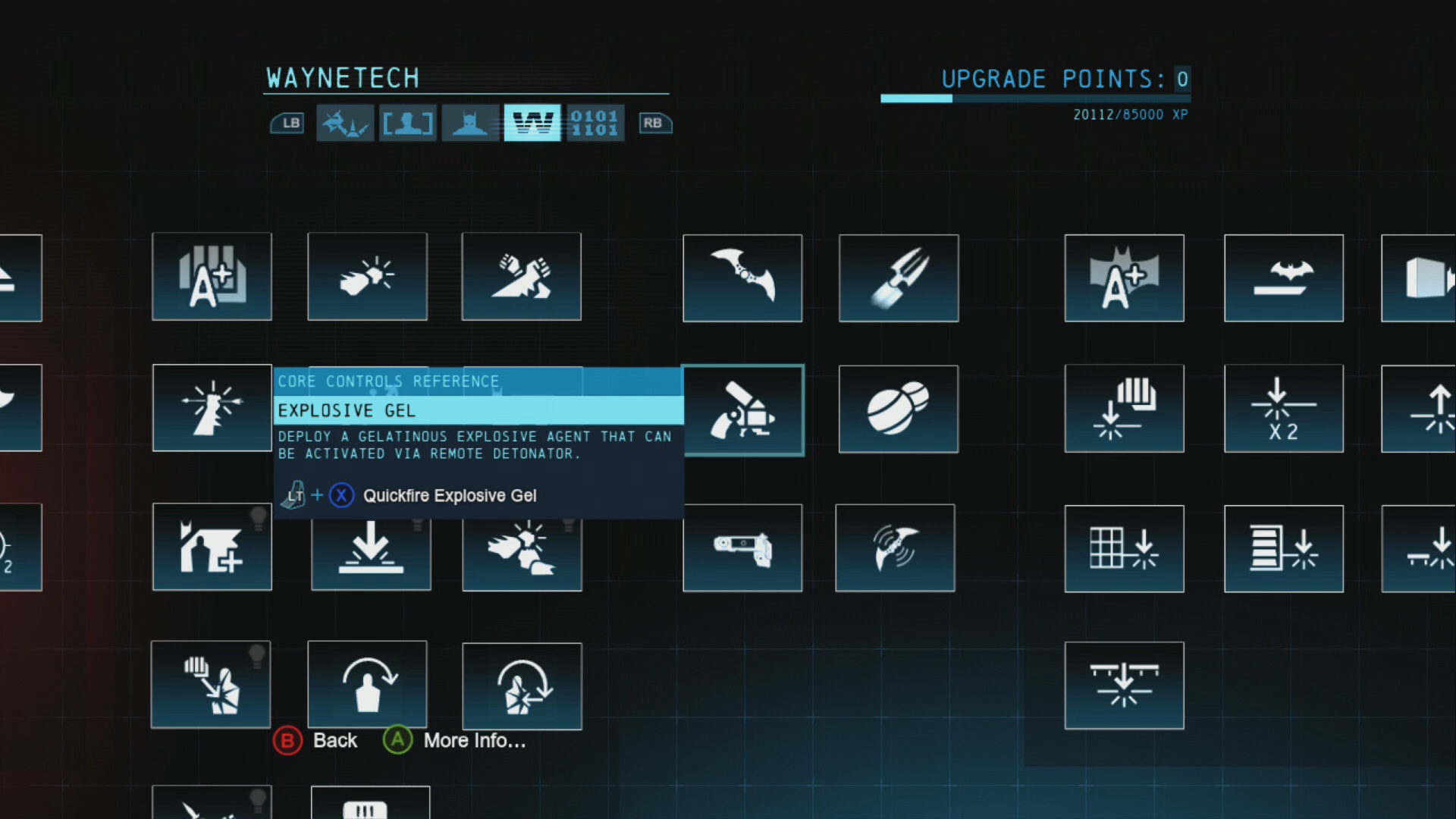The height and width of the screenshot is (819, 1456).
Task: Open the combat moves tab
Action: [345, 123]
